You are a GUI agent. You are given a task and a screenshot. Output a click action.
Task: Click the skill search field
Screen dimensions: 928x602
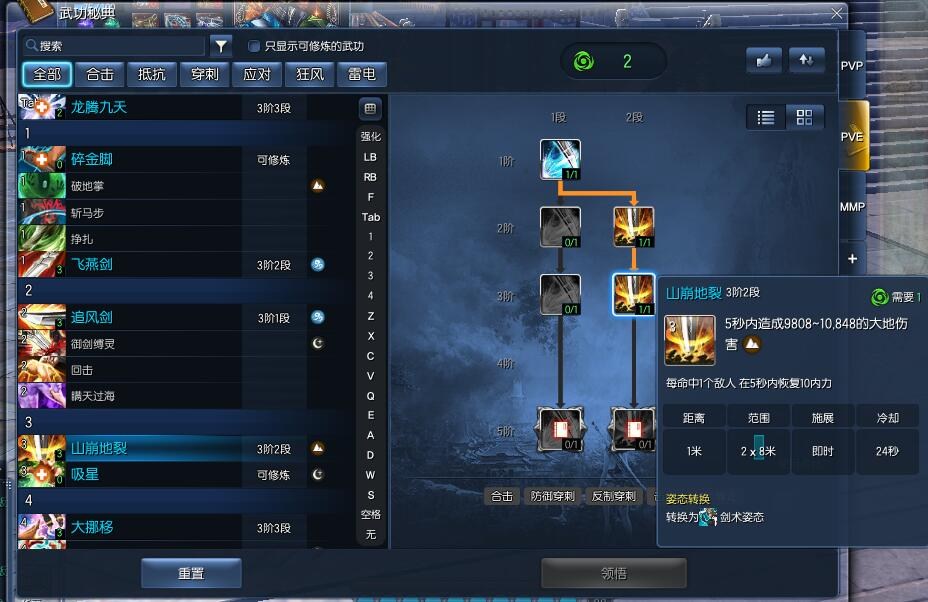[x=118, y=46]
